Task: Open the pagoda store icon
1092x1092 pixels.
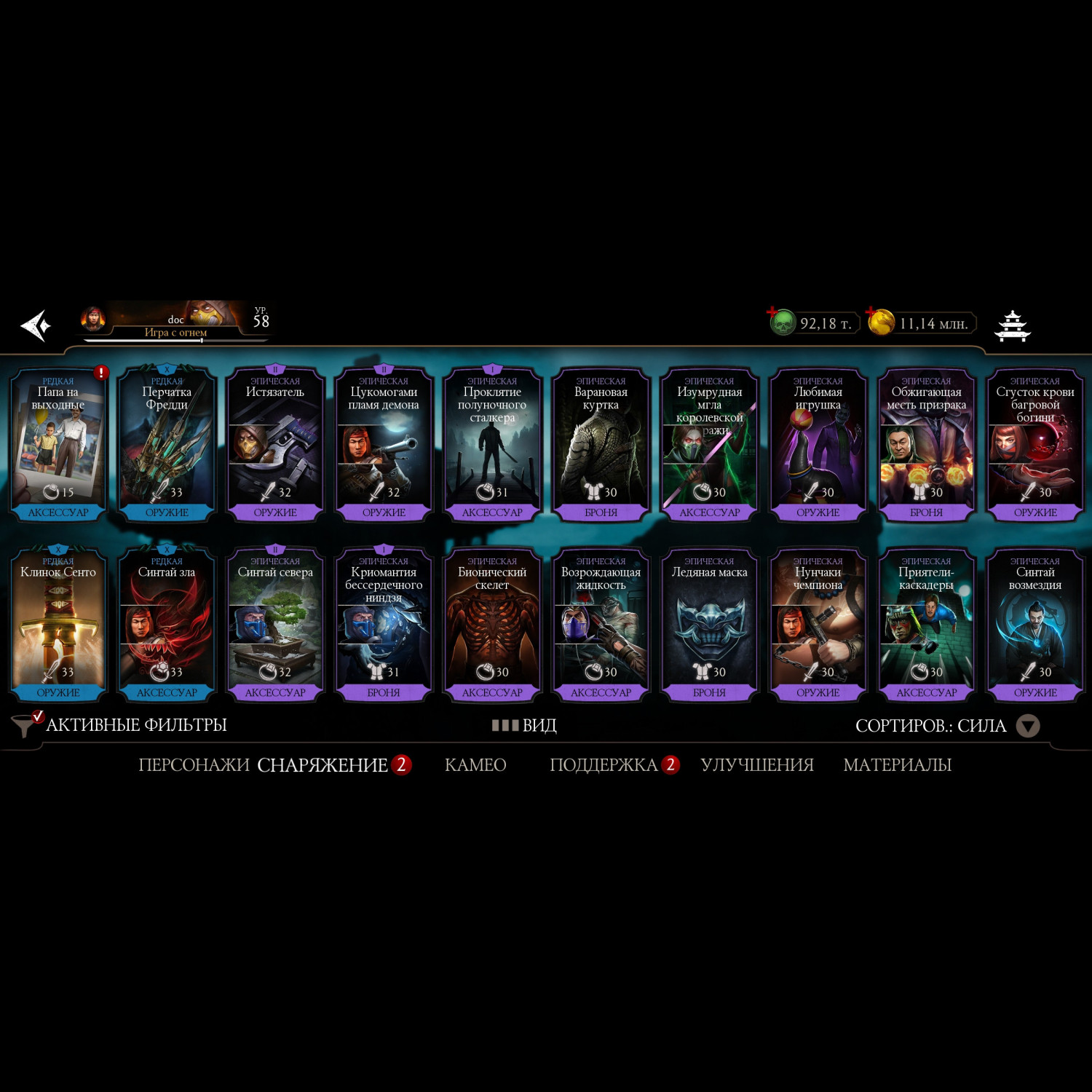Action: 1013,325
